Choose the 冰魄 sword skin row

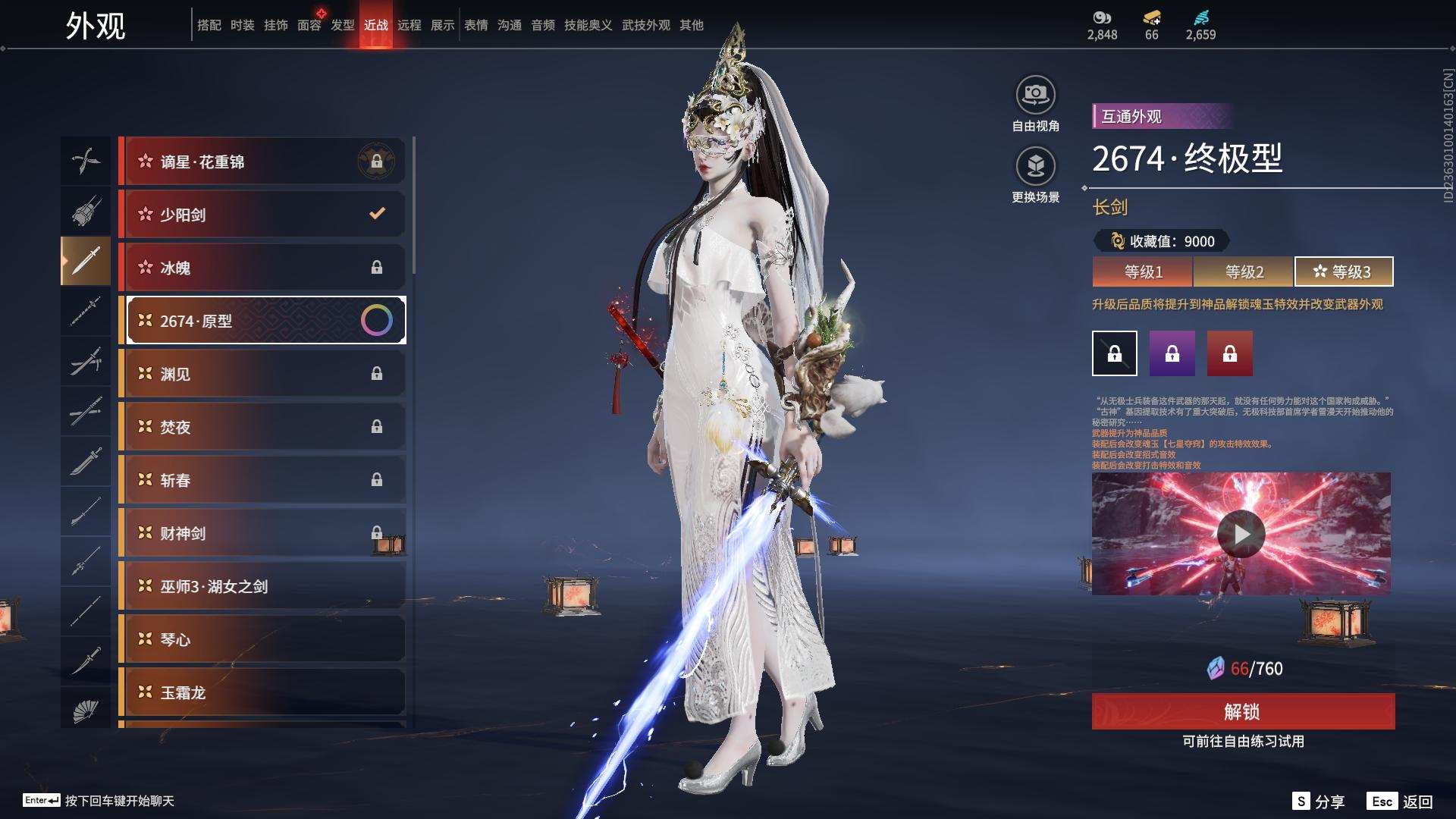(262, 268)
